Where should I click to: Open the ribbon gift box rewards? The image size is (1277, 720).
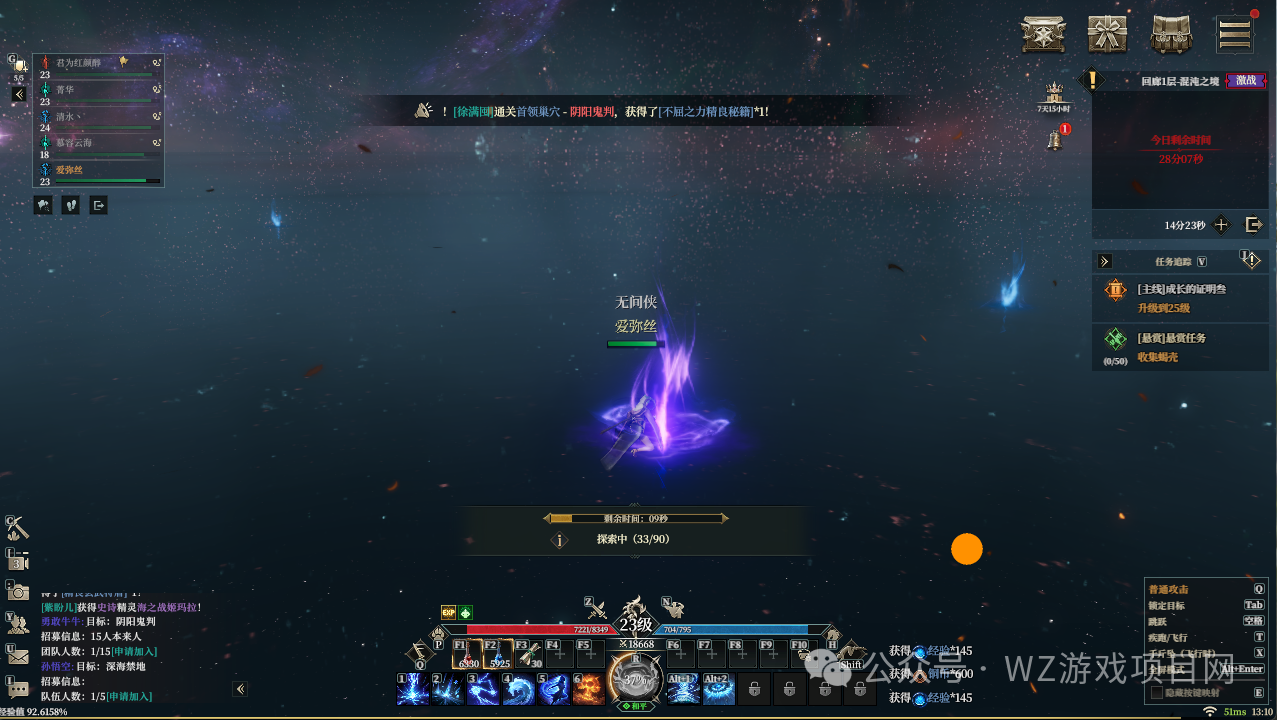pyautogui.click(x=1107, y=35)
